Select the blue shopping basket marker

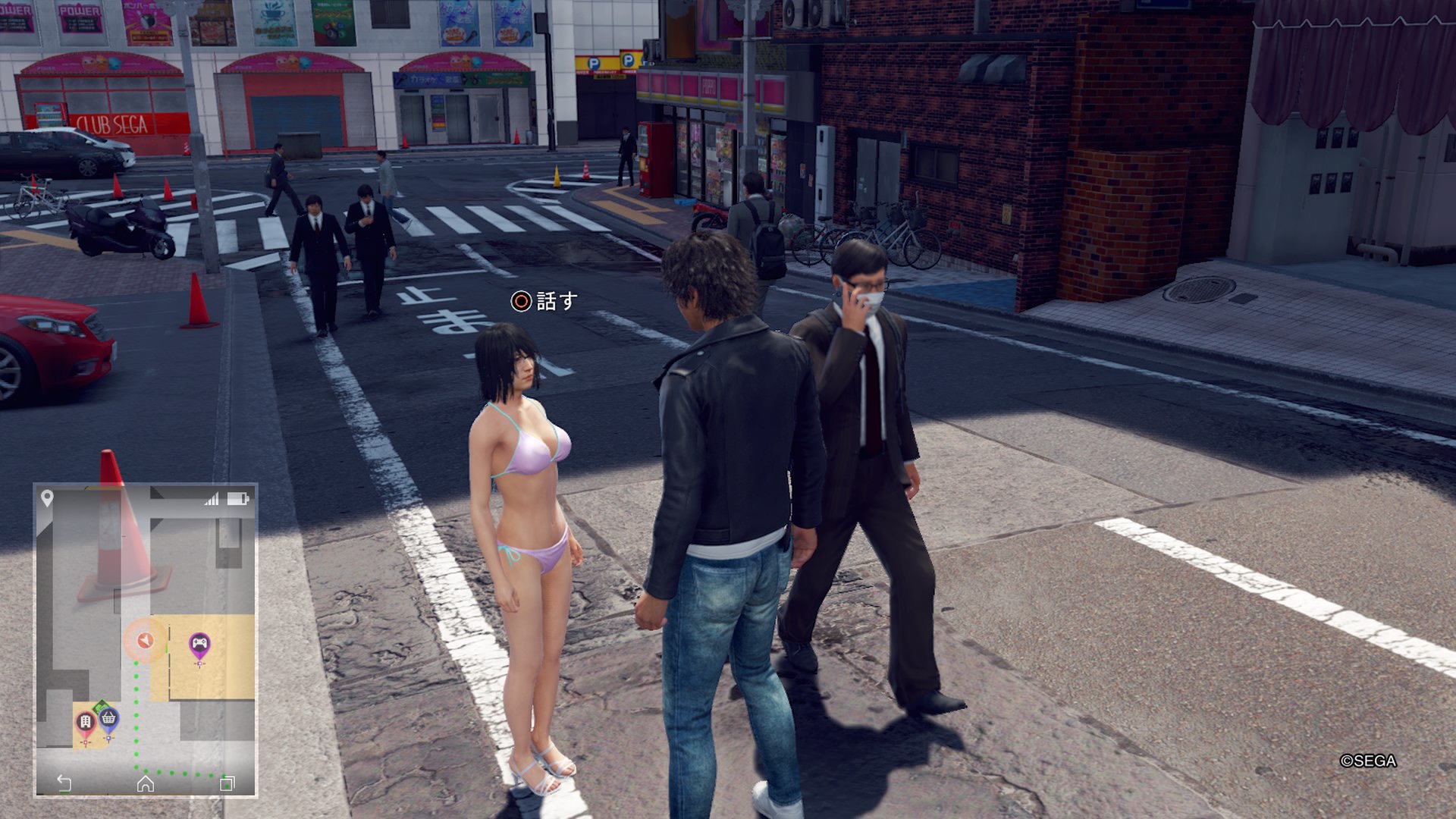point(108,719)
